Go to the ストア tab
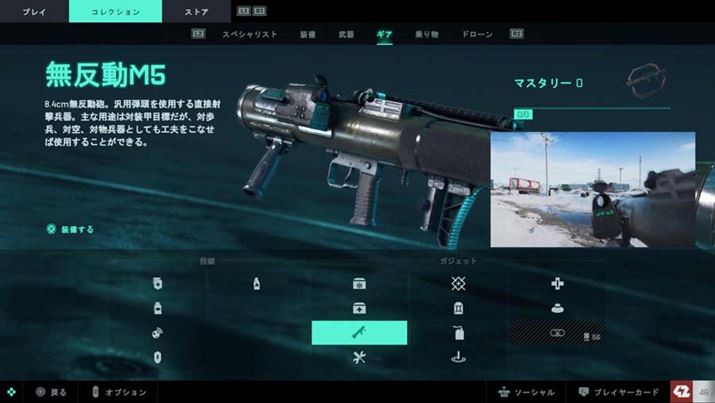The width and height of the screenshot is (715, 403). coord(196,11)
